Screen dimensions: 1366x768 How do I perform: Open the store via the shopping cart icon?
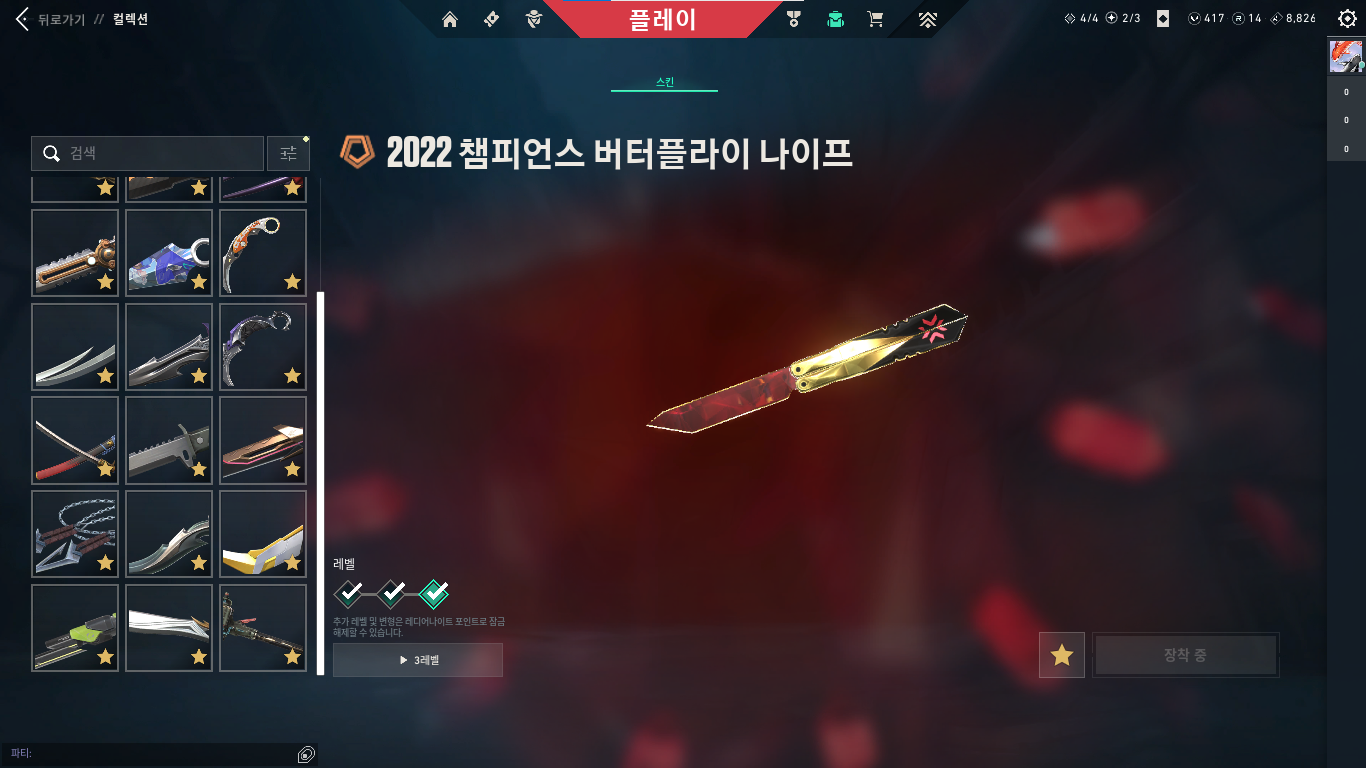point(875,19)
